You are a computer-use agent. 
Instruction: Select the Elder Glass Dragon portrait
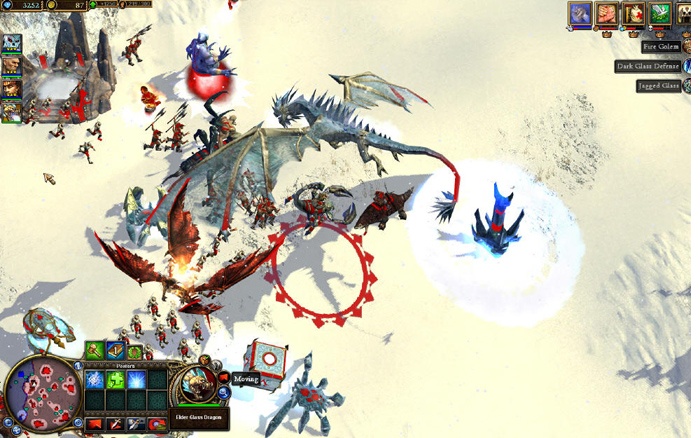(x=197, y=384)
